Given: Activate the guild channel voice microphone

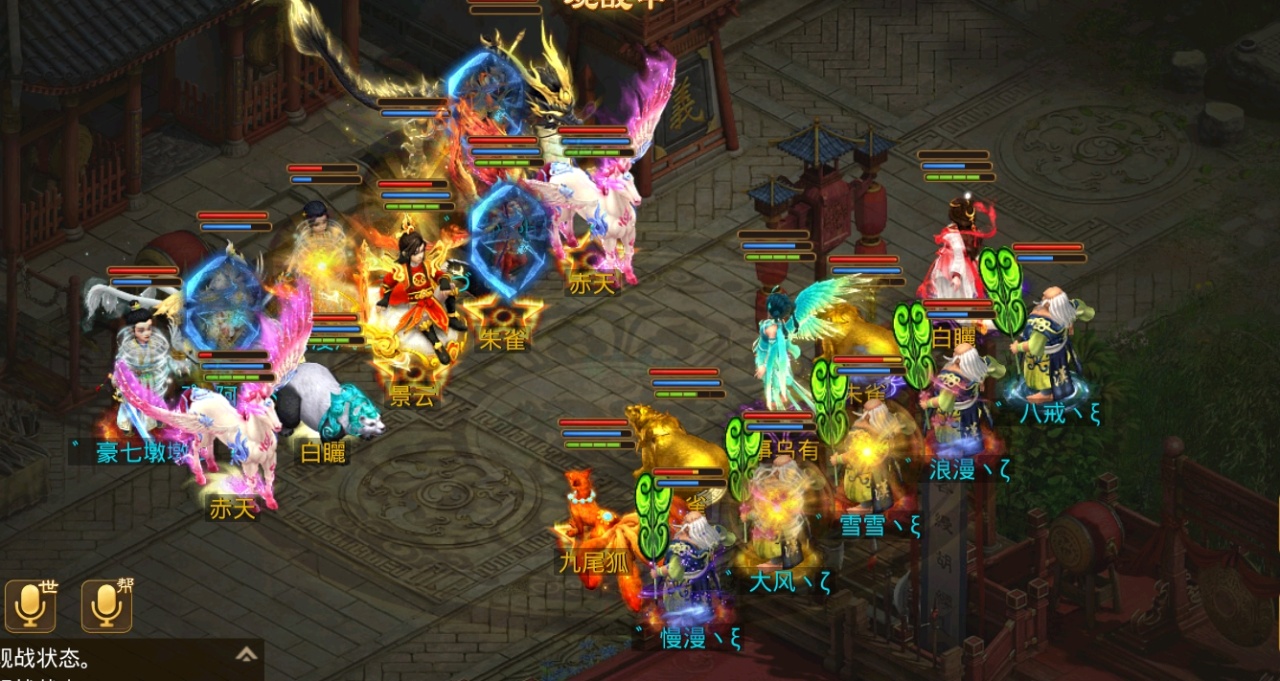Looking at the screenshot, I should [x=106, y=605].
